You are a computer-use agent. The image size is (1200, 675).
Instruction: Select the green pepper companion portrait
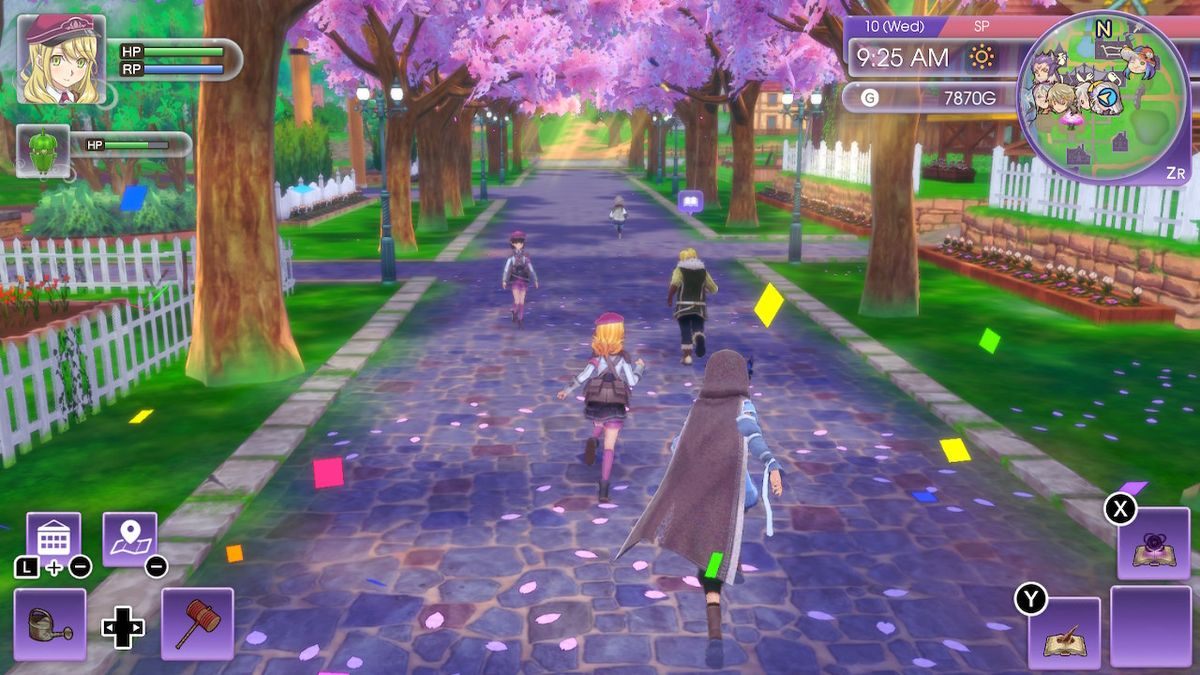pyautogui.click(x=43, y=151)
